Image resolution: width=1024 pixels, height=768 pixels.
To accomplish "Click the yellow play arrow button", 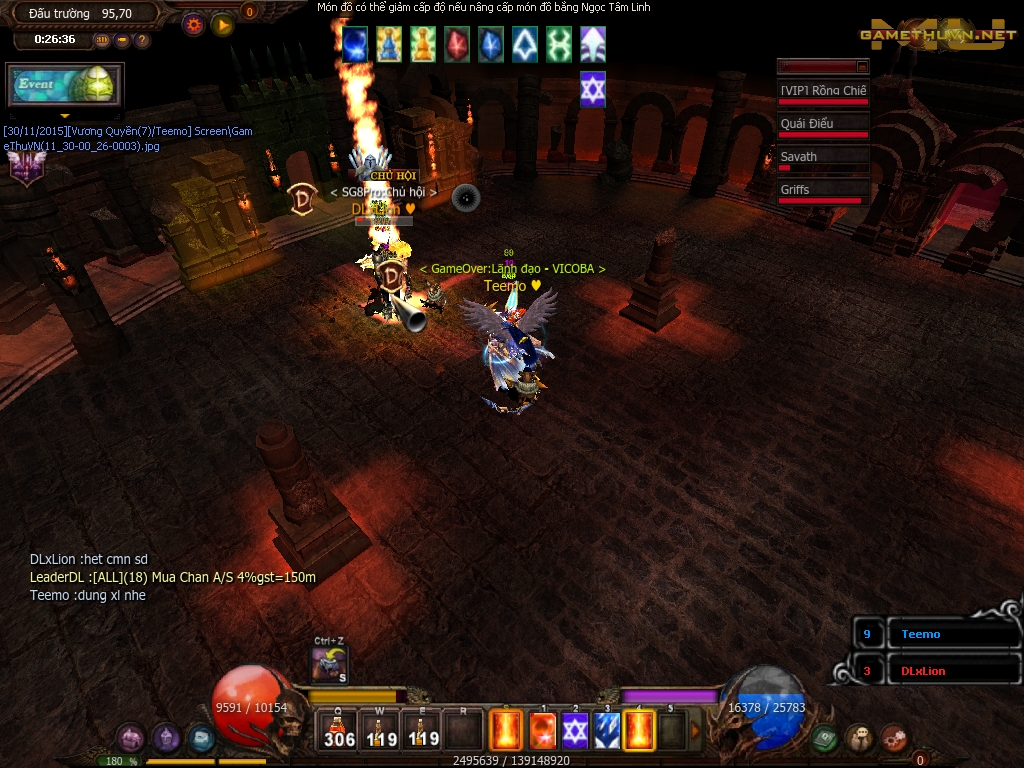I will click(x=222, y=25).
